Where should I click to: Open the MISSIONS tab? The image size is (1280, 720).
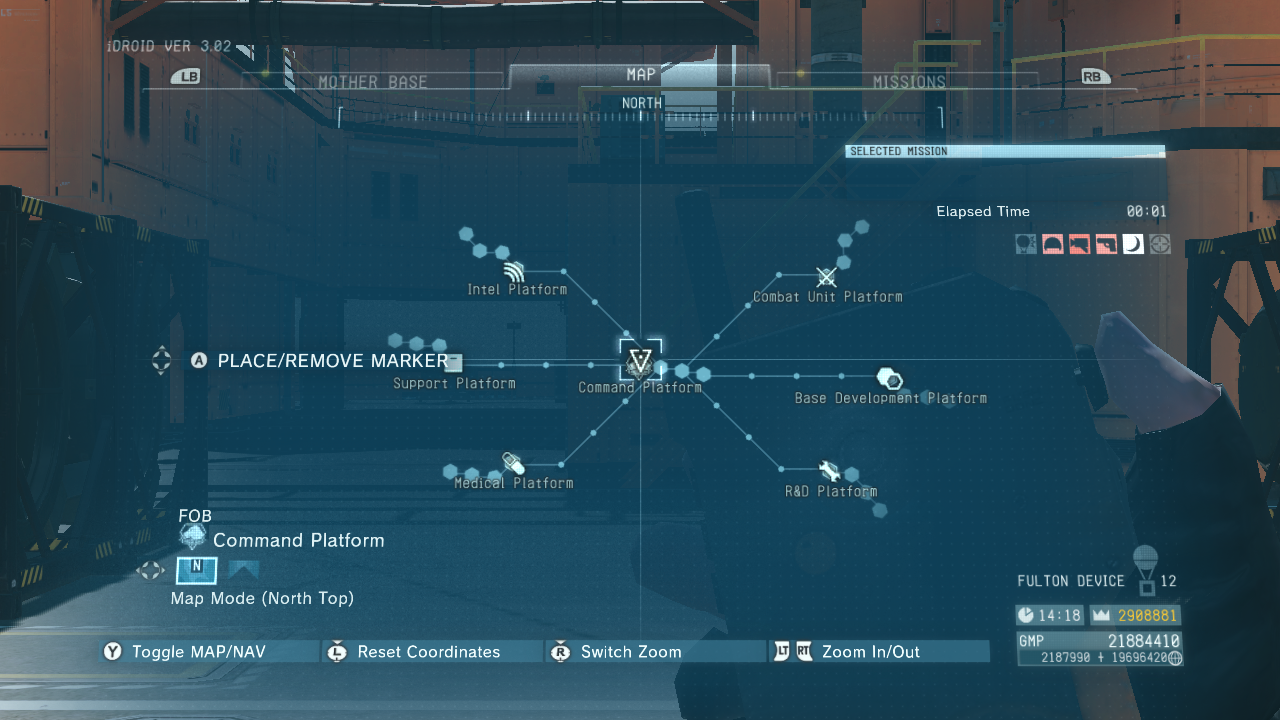[x=910, y=81]
